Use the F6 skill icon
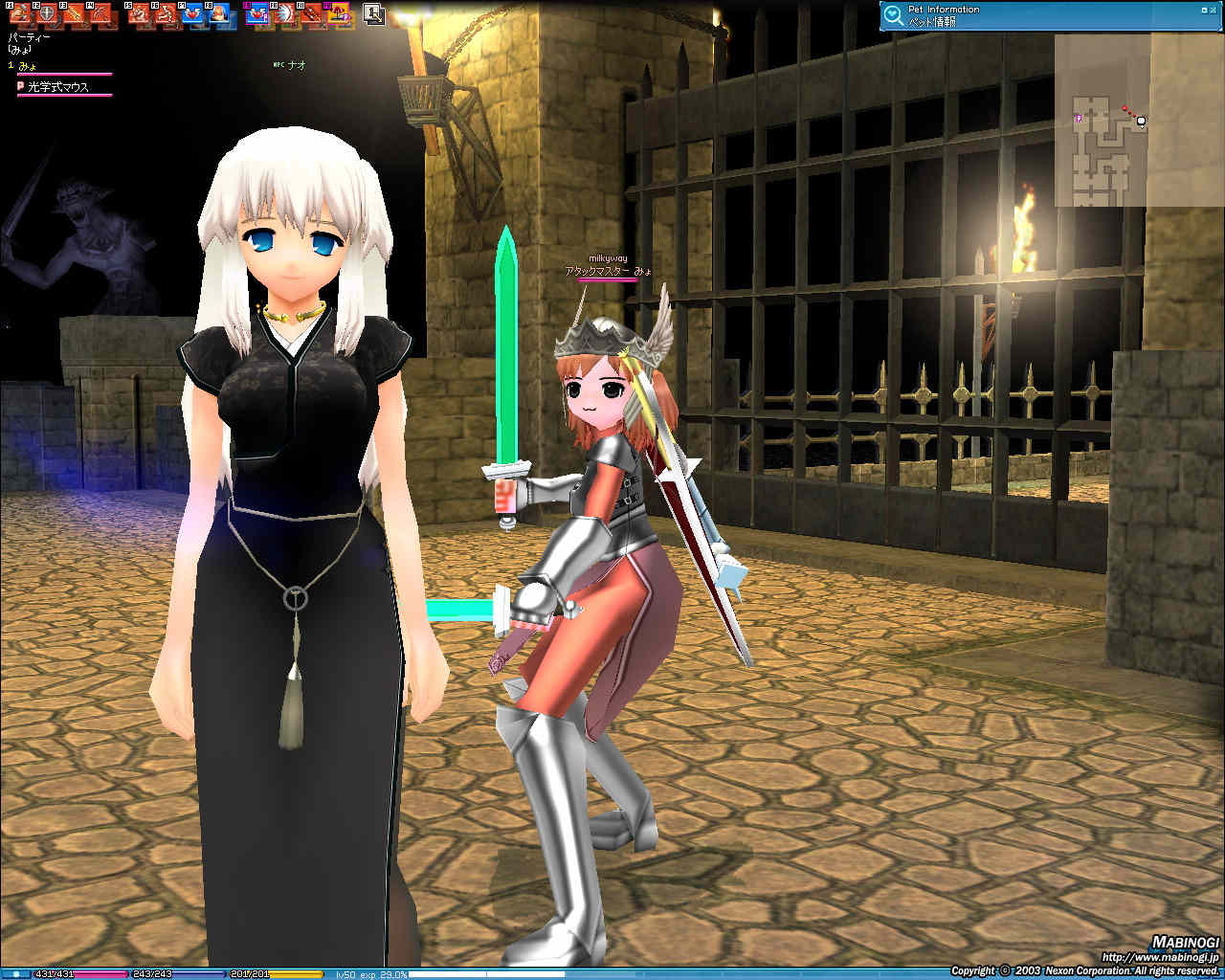 click(x=165, y=13)
